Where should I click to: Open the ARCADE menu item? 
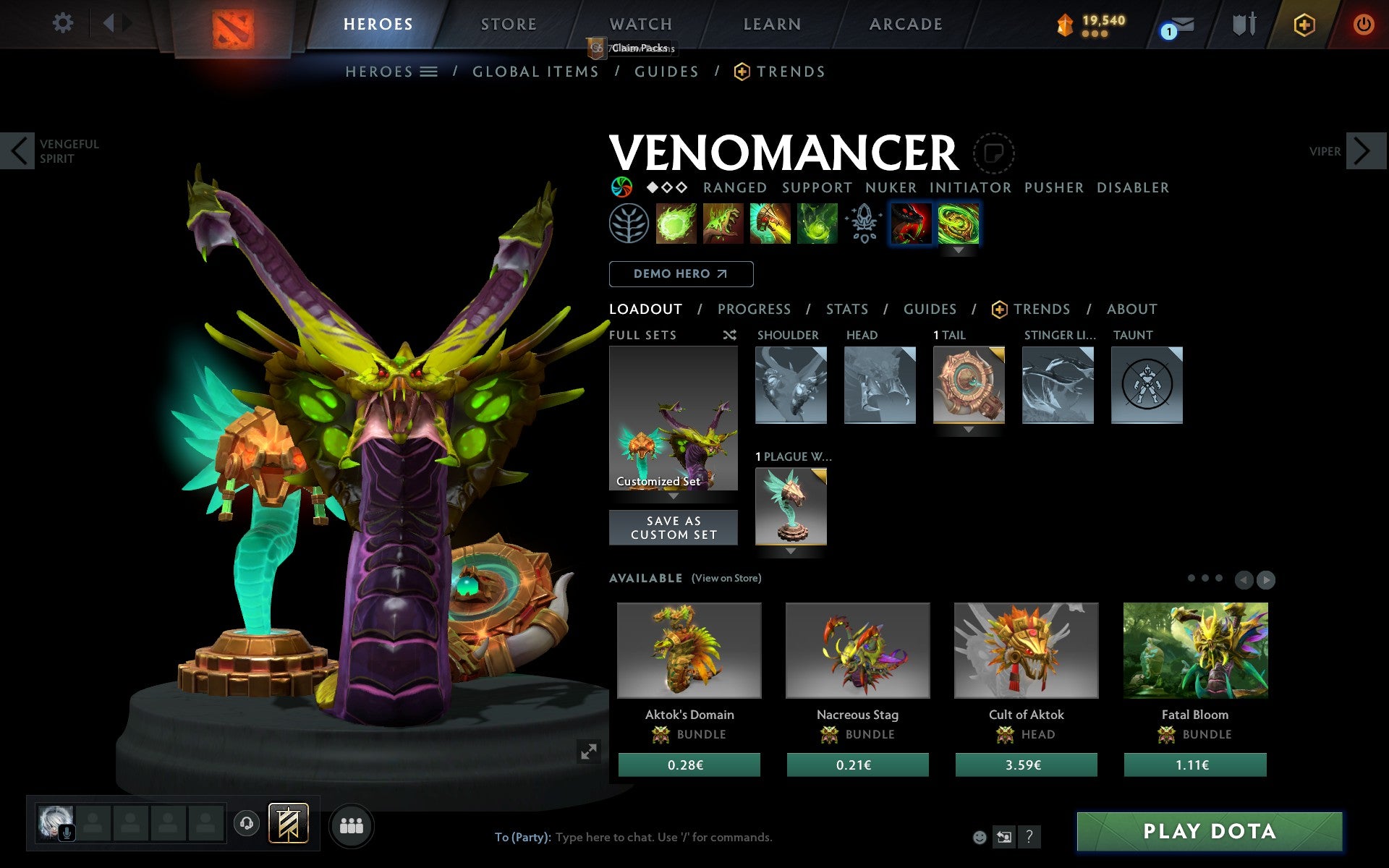coord(905,23)
